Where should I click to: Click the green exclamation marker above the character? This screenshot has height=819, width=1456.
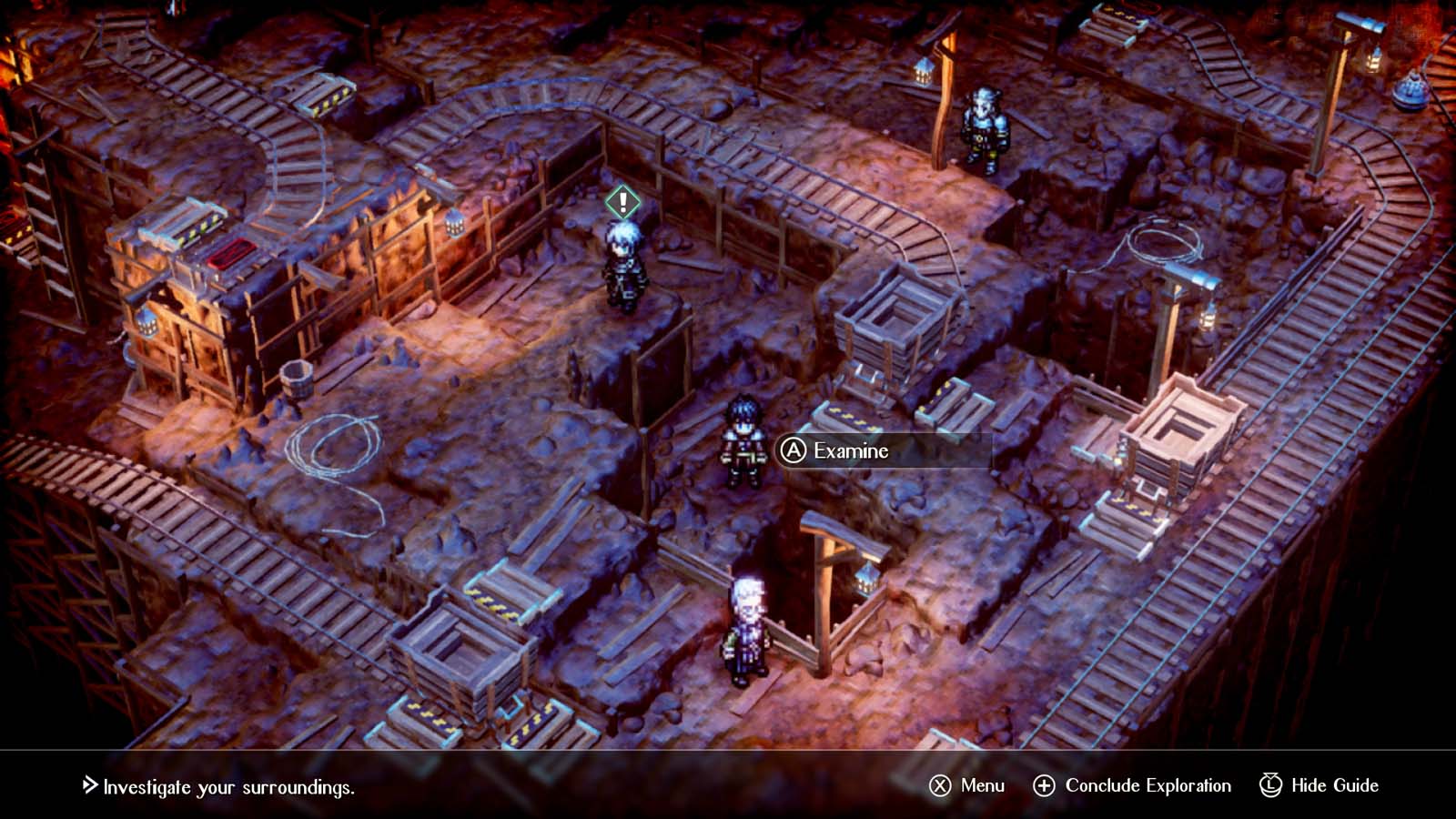tap(622, 201)
